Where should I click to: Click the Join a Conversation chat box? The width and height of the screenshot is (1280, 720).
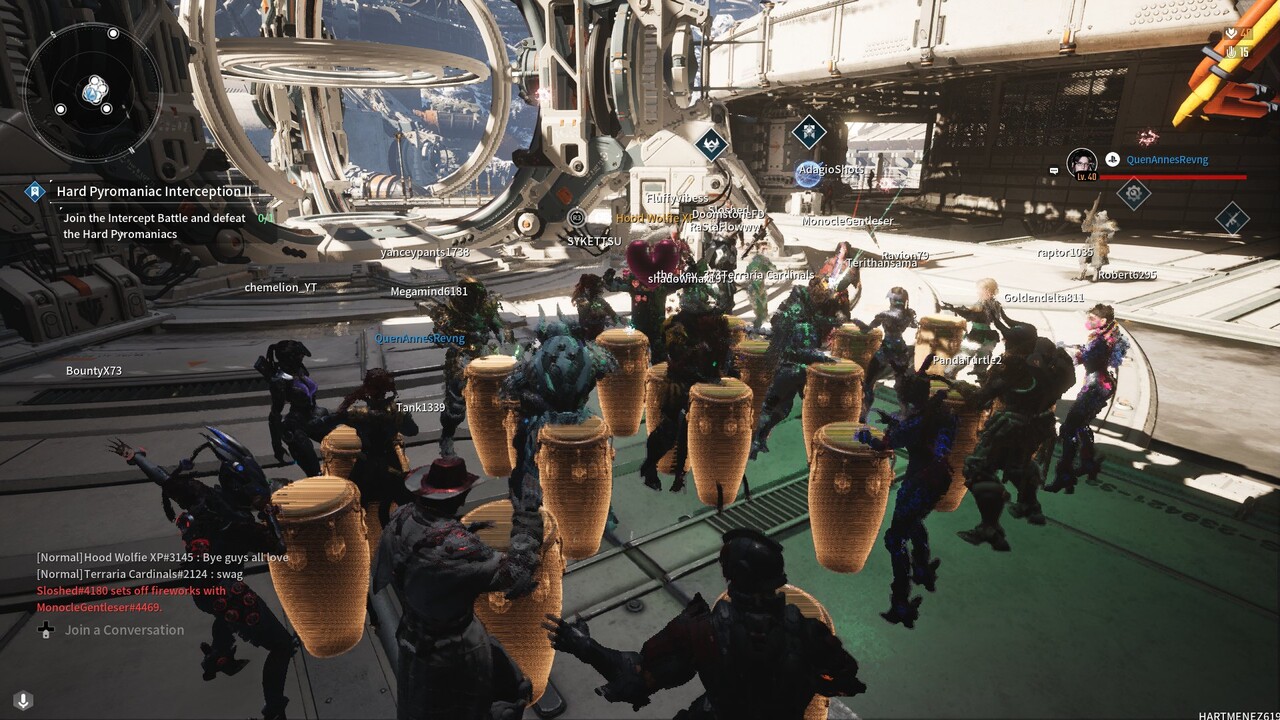(124, 630)
